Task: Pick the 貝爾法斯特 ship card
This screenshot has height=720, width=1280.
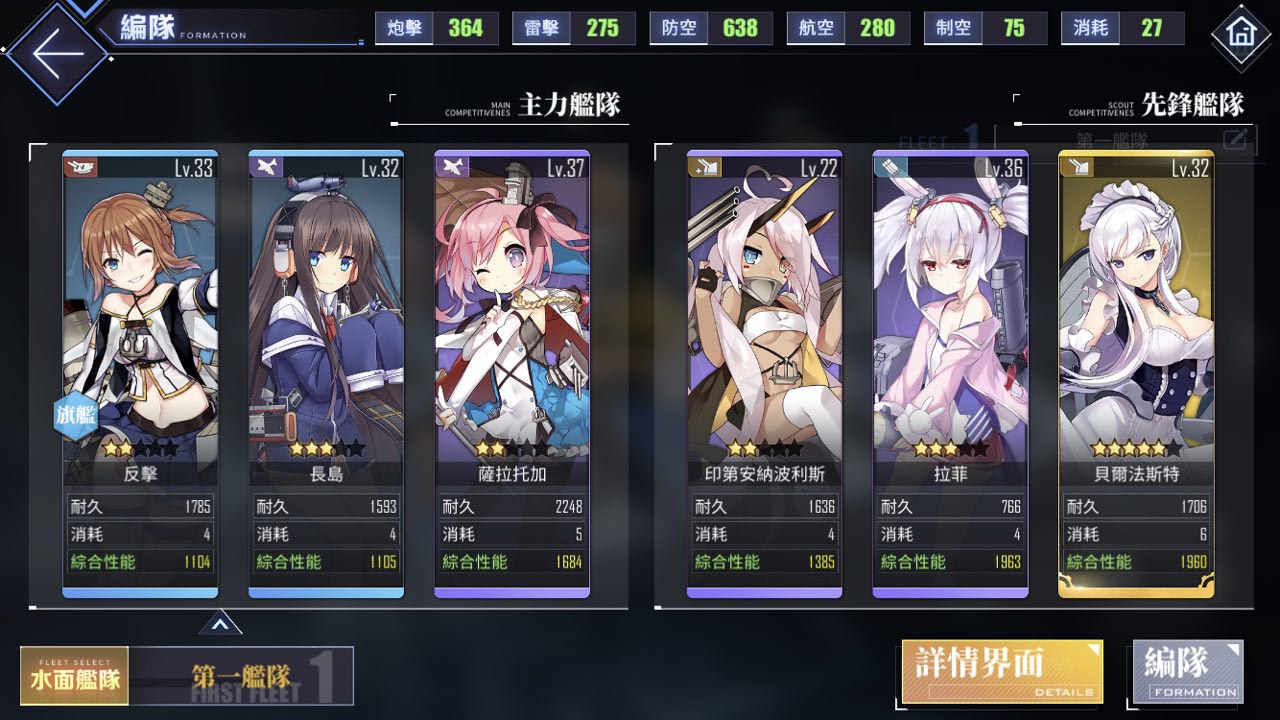Action: (x=1136, y=370)
